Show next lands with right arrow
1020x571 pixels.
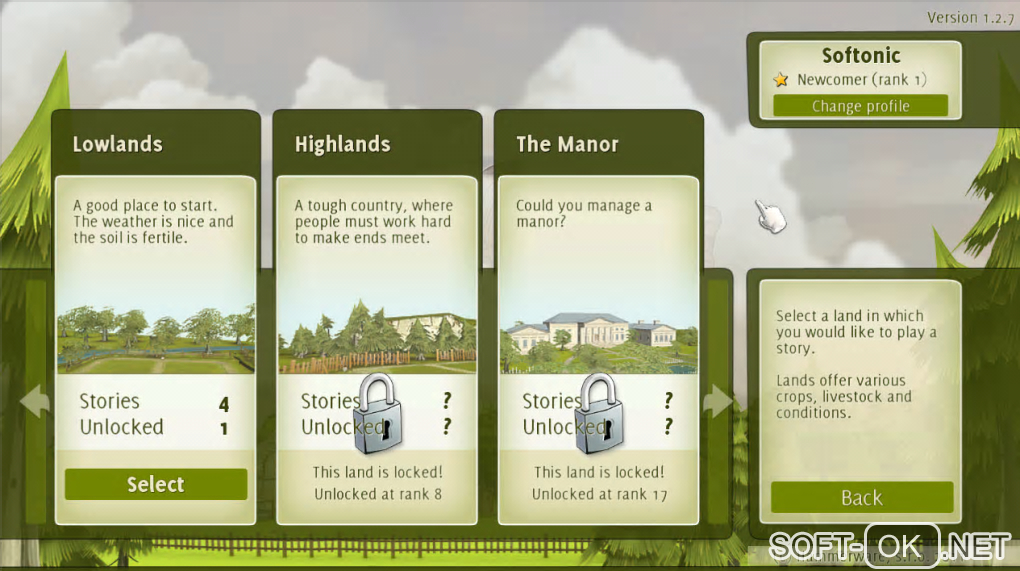coord(719,402)
